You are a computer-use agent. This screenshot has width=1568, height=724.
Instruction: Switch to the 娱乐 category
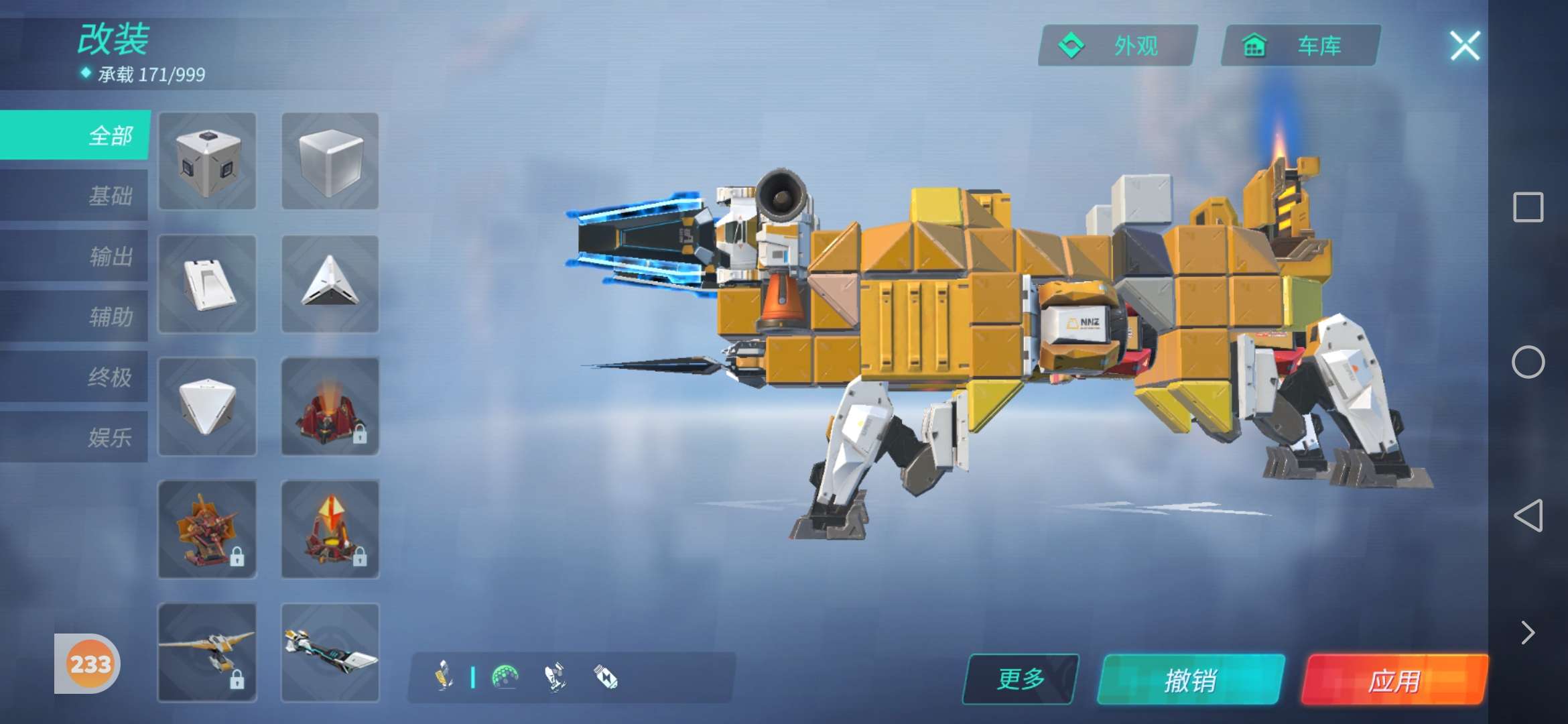click(76, 437)
